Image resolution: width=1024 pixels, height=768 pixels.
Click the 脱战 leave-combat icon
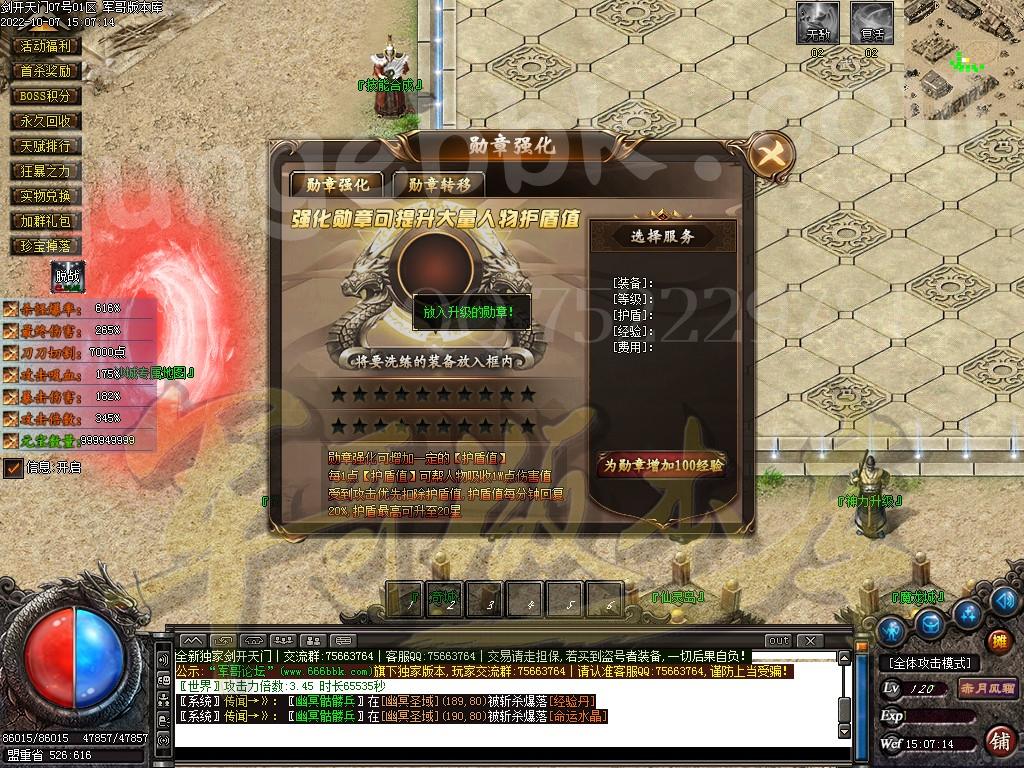pos(68,276)
